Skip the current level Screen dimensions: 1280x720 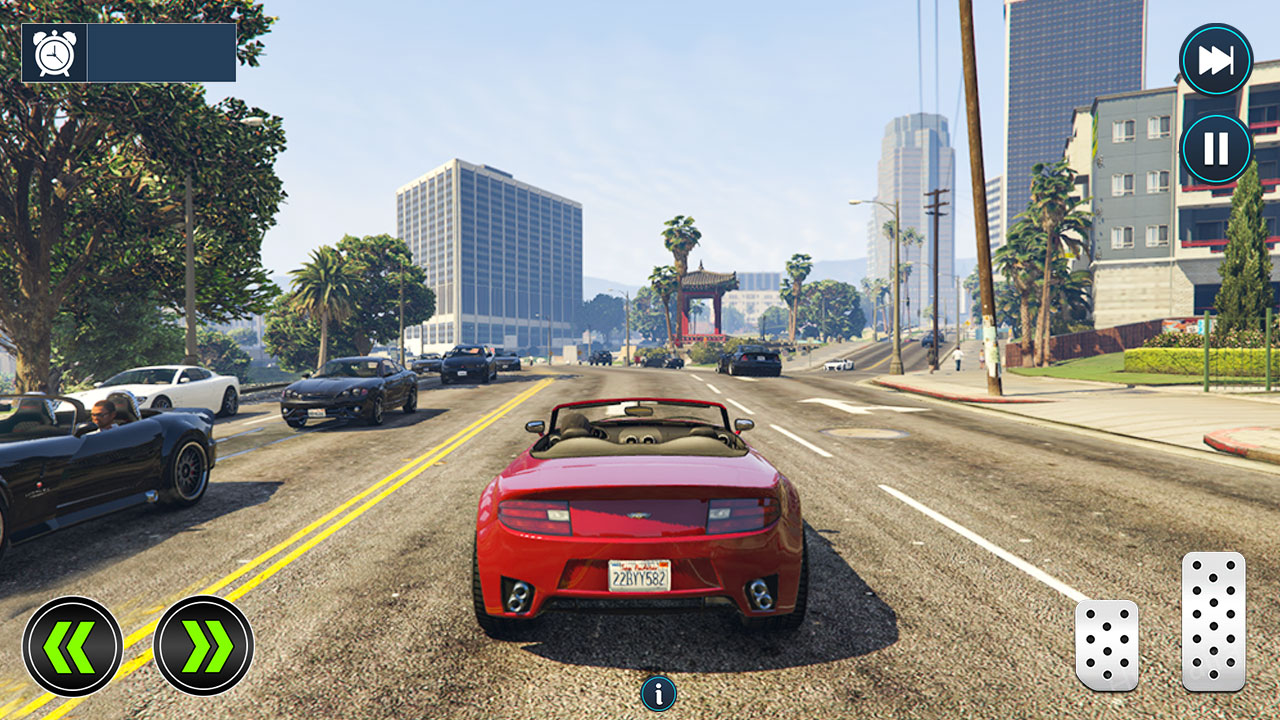[1215, 58]
